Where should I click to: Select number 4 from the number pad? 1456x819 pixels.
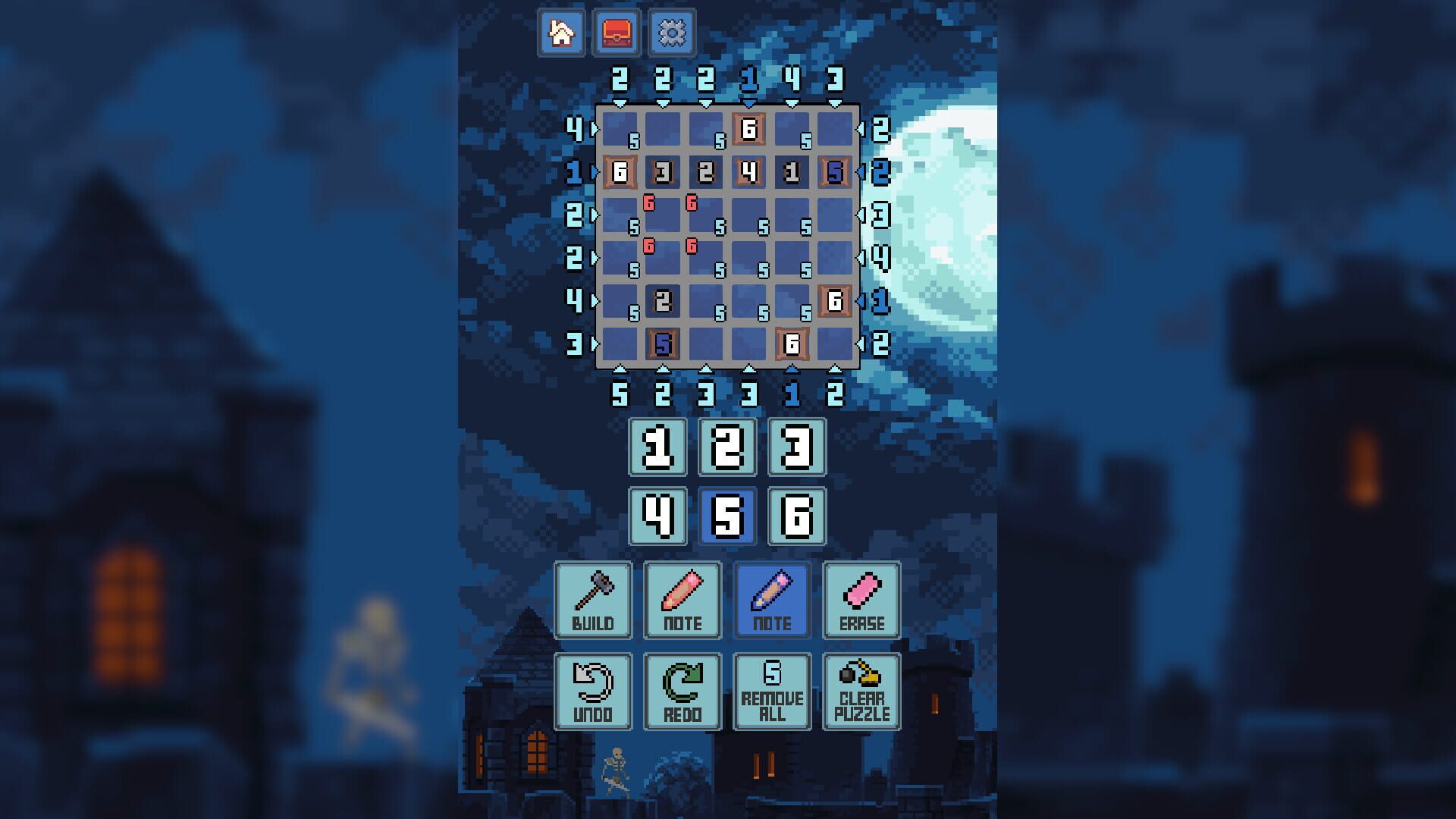point(657,516)
